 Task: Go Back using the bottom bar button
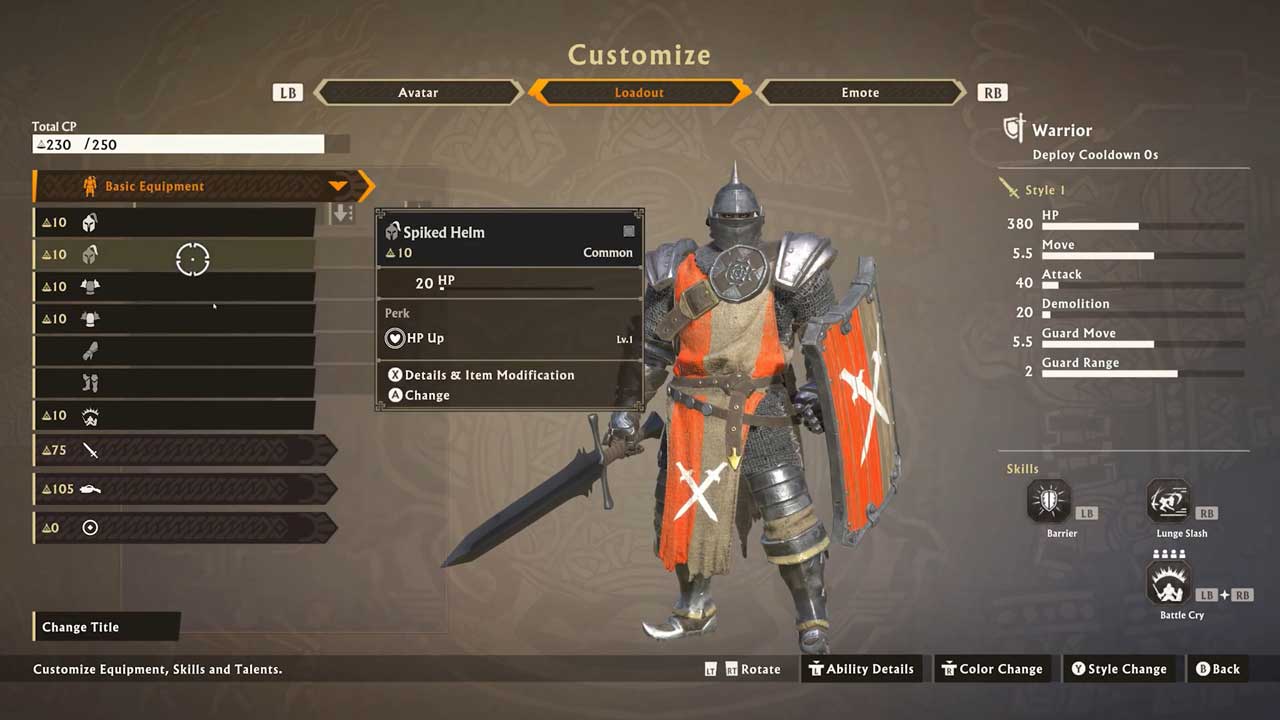coord(1217,669)
